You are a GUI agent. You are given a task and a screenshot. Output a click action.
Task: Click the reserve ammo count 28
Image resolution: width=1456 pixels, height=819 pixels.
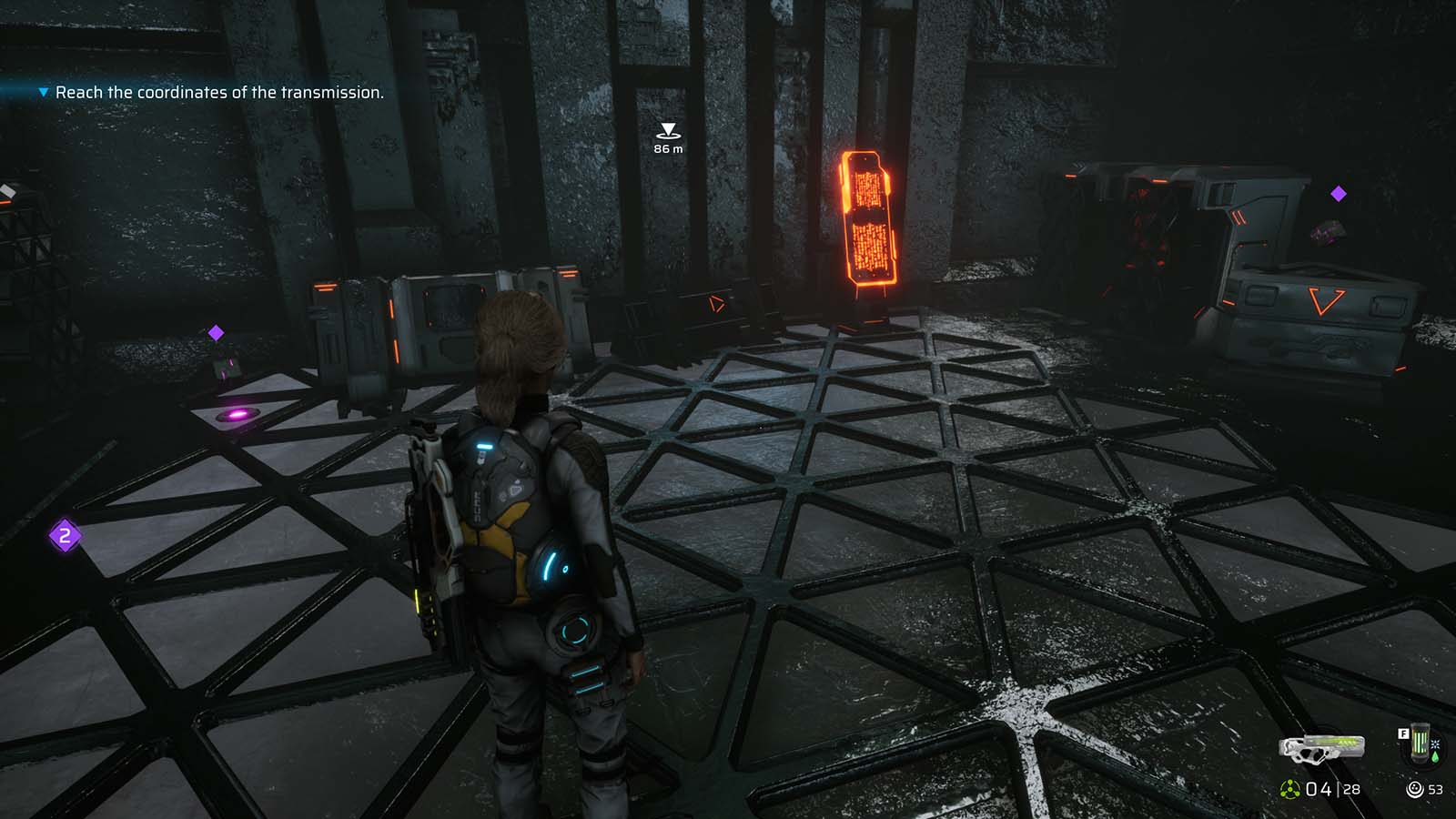coord(1351,788)
